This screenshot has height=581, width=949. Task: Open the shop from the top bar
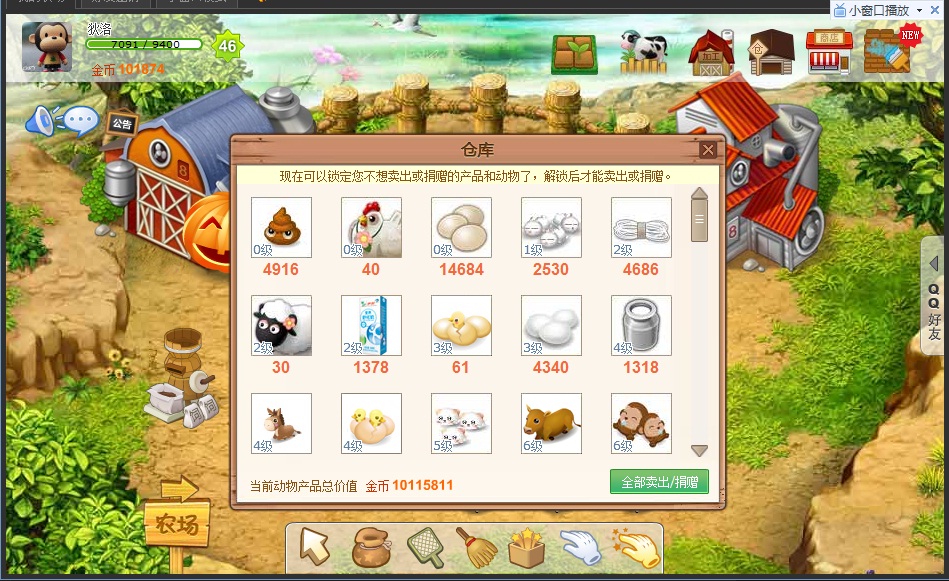829,52
